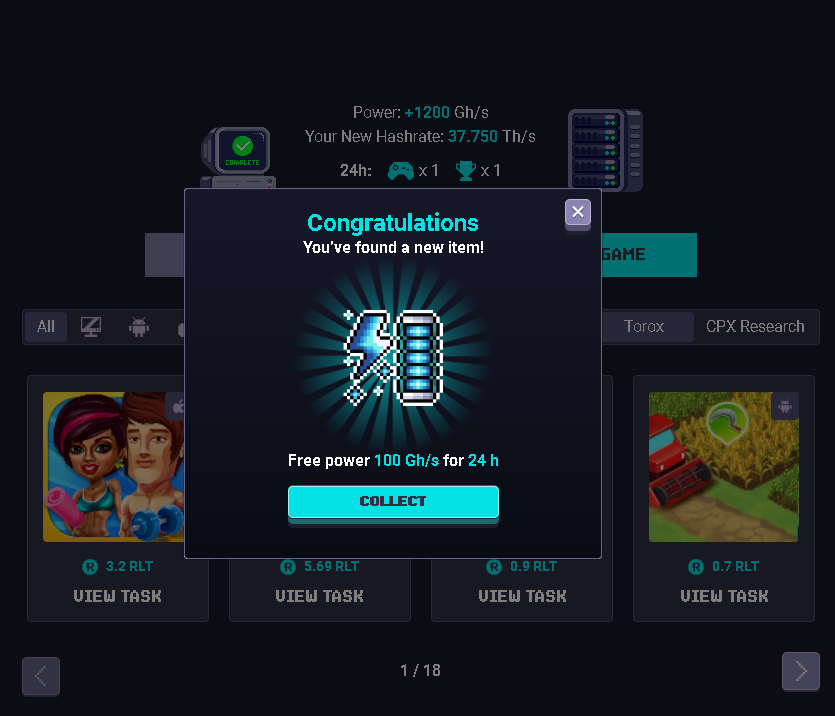Switch to the Torox tab
835x716 pixels.
[644, 326]
